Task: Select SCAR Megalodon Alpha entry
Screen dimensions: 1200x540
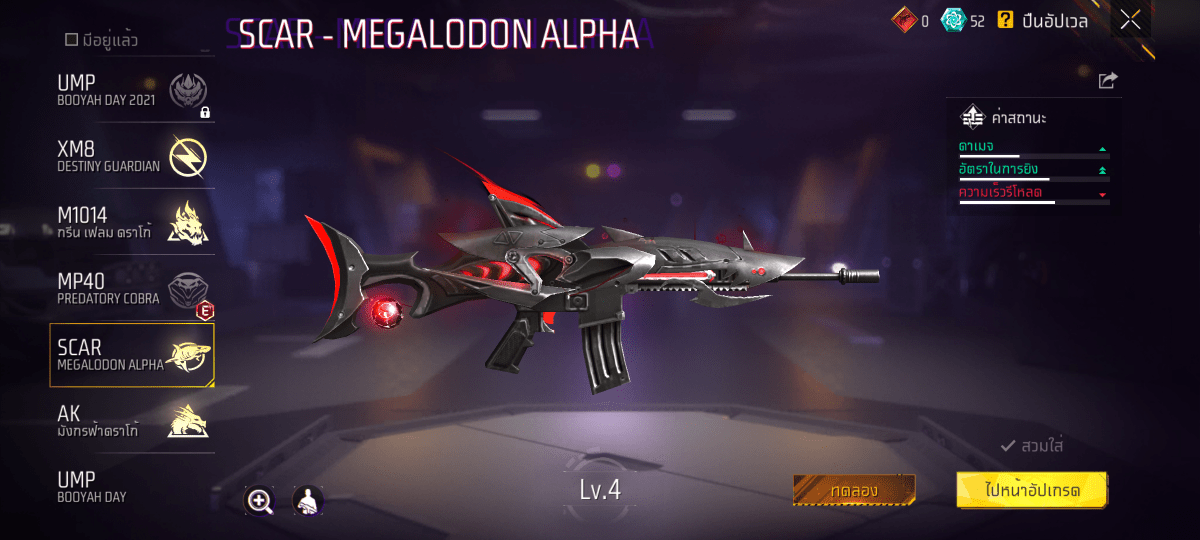Action: (x=132, y=355)
